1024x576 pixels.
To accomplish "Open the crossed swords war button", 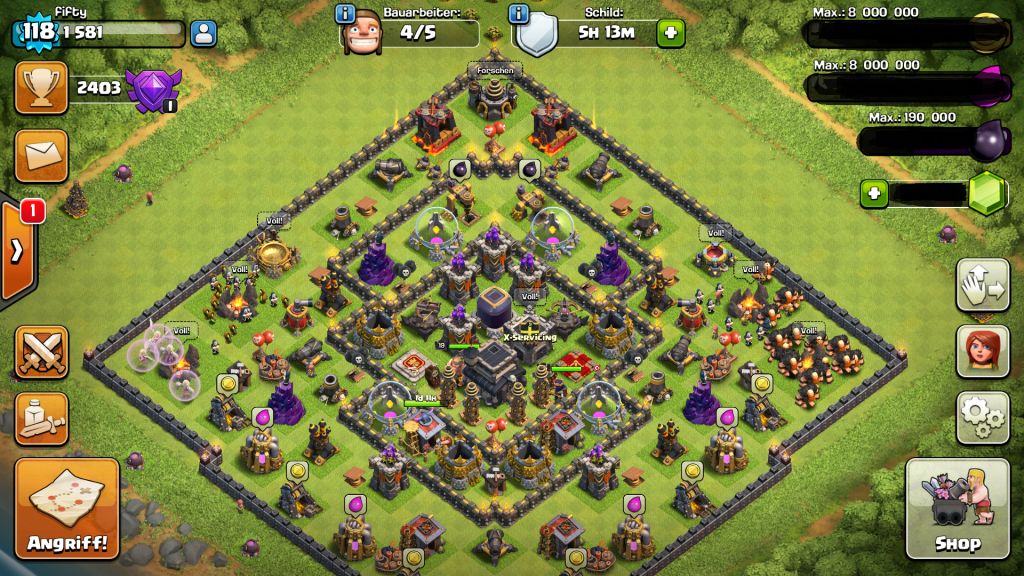I will (41, 351).
